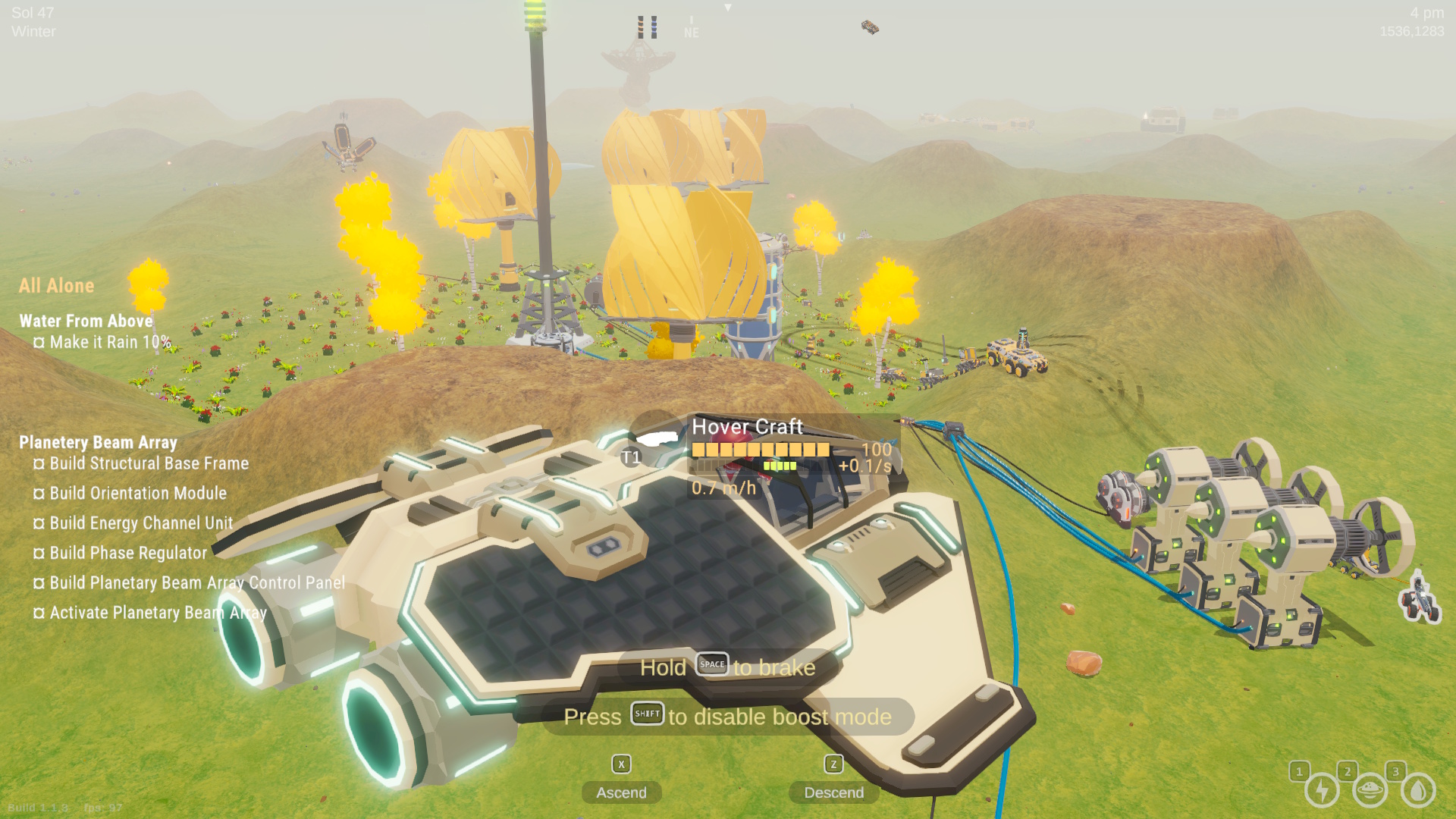The height and width of the screenshot is (819, 1456).
Task: Click the Activate Planetary Beam Array objective
Action: tap(158, 613)
